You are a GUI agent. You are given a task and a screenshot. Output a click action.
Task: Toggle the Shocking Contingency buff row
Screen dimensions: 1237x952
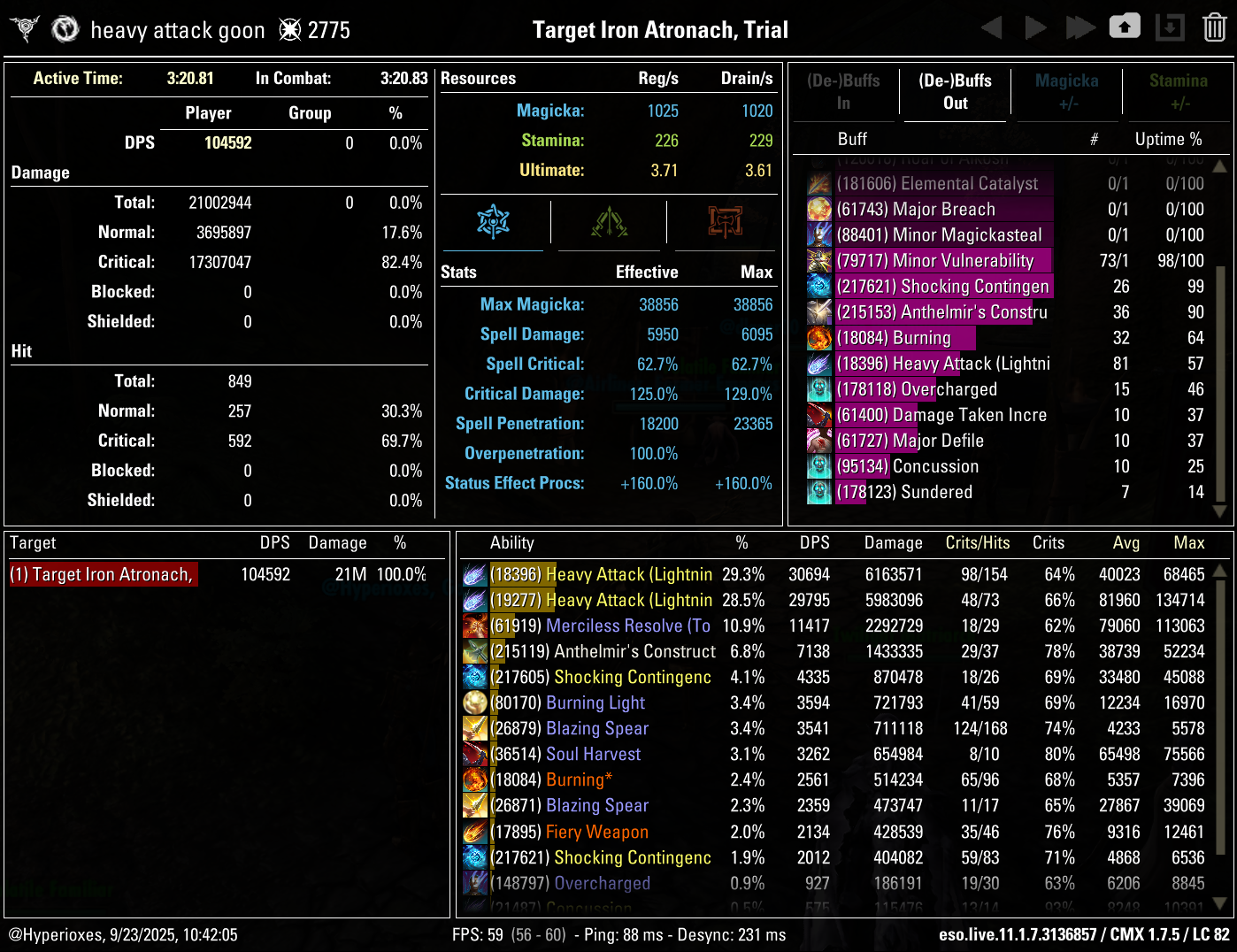(x=942, y=286)
